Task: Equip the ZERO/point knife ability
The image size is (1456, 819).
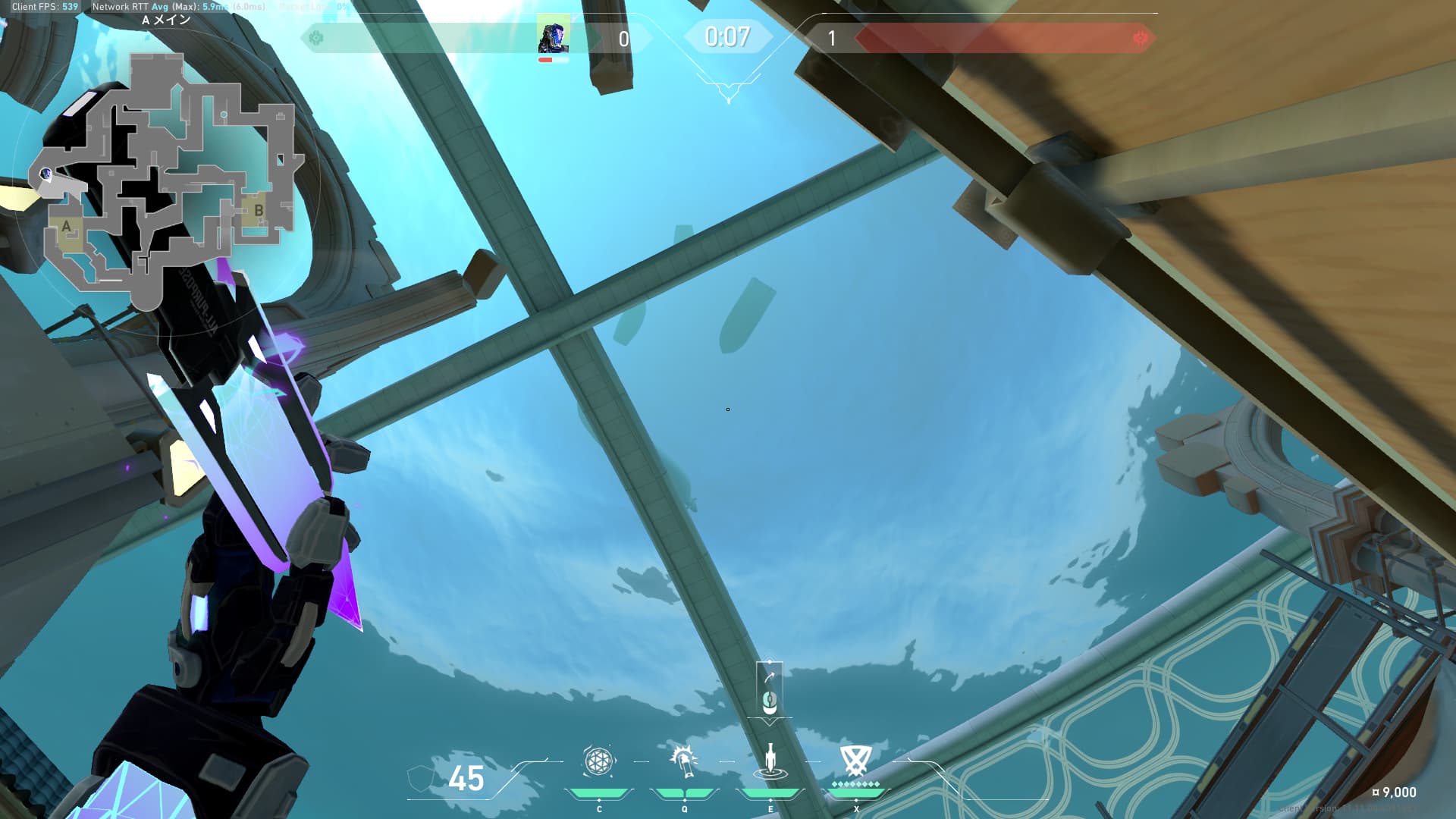Action: coord(770,761)
